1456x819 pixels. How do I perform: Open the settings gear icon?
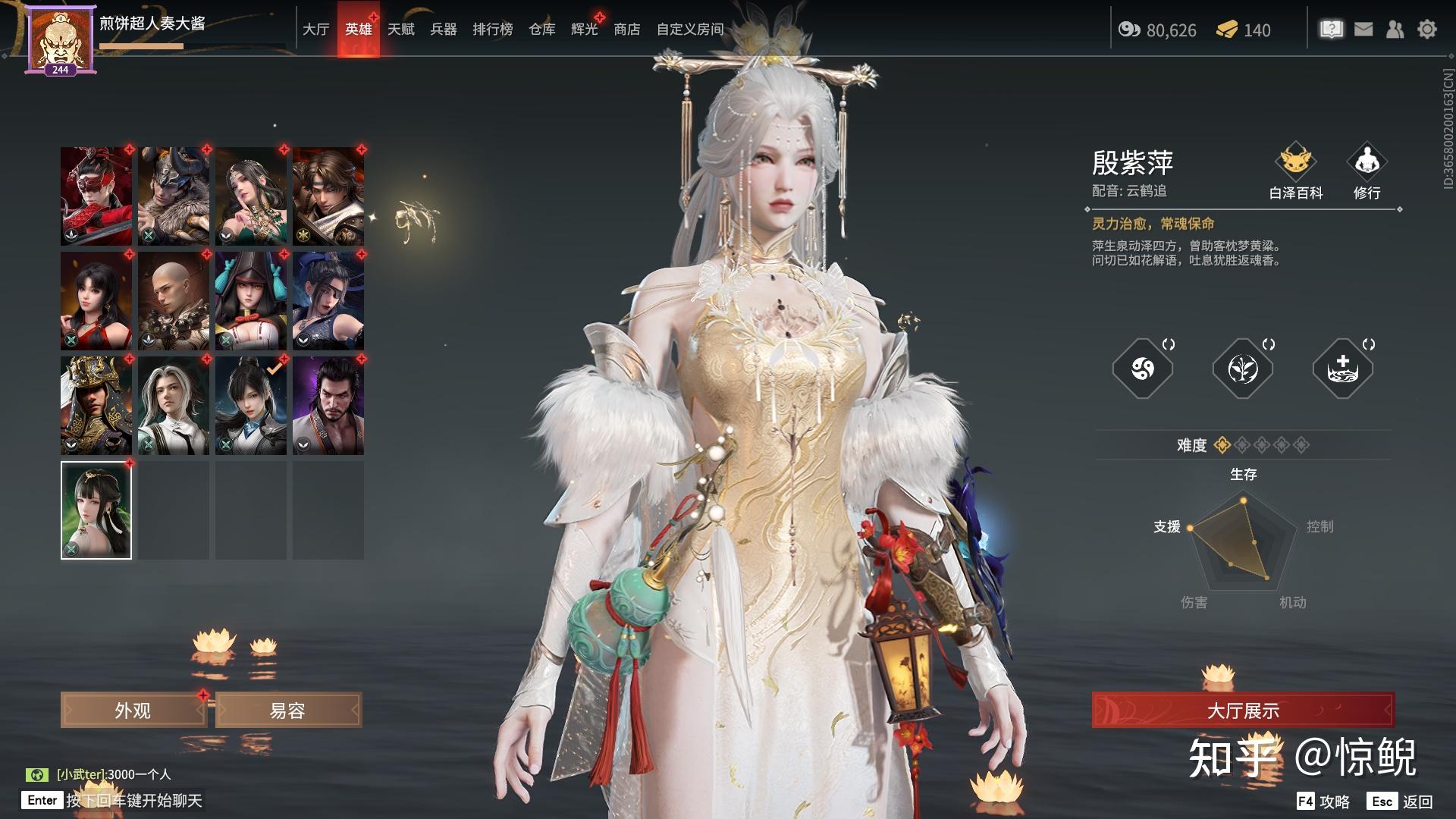coord(1427,30)
